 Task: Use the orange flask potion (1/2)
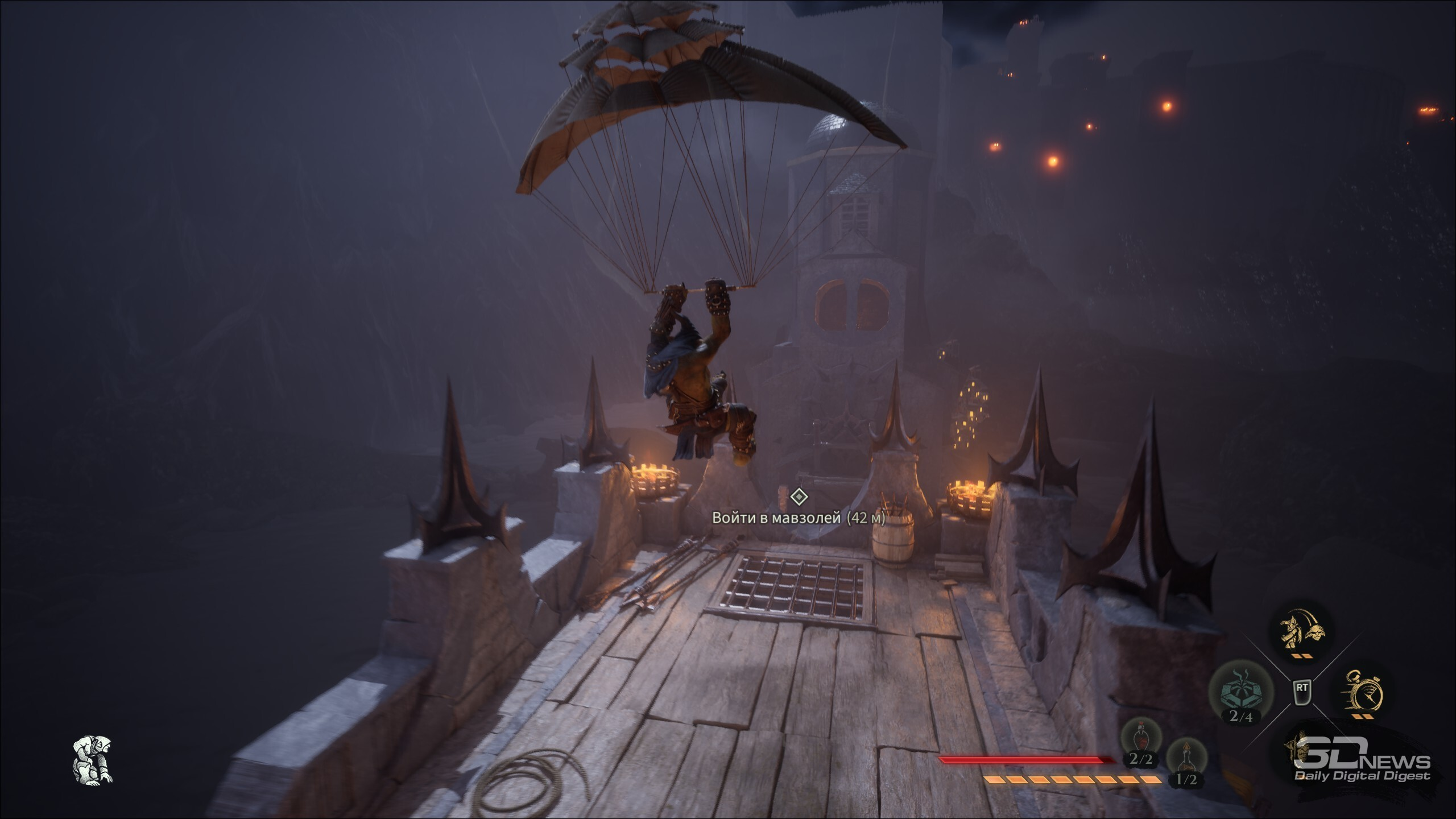click(x=1185, y=759)
